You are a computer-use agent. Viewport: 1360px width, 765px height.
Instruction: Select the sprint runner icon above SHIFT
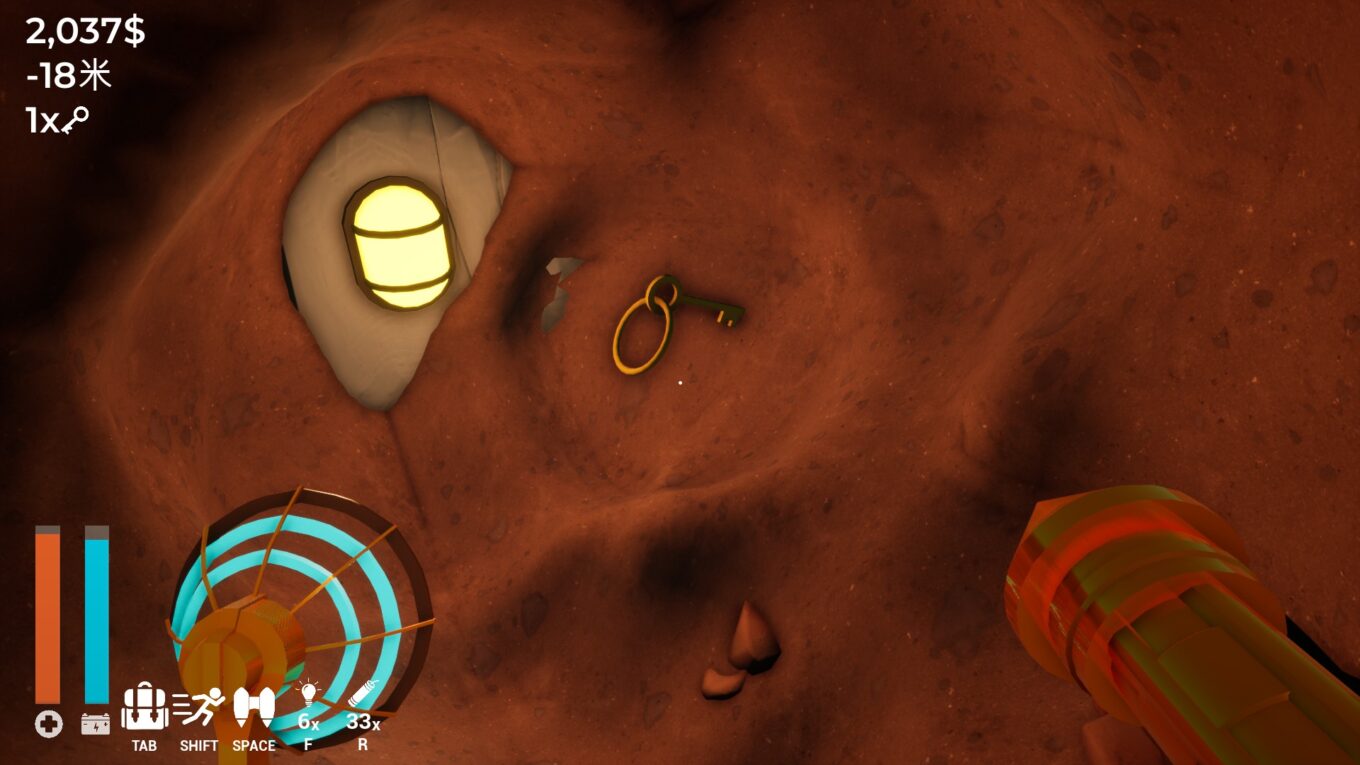click(x=201, y=706)
